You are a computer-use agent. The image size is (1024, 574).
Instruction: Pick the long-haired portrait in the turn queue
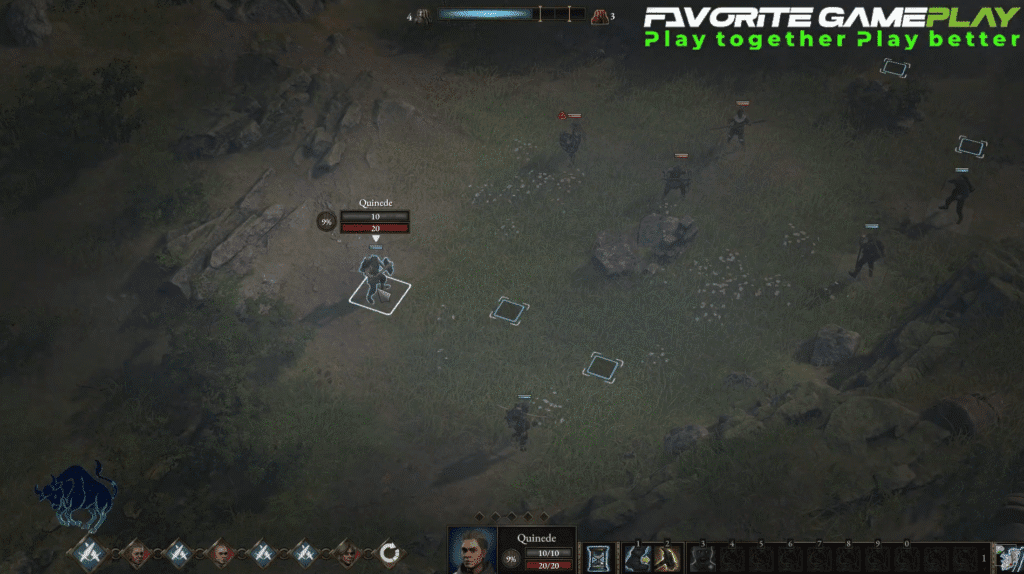coord(348,552)
